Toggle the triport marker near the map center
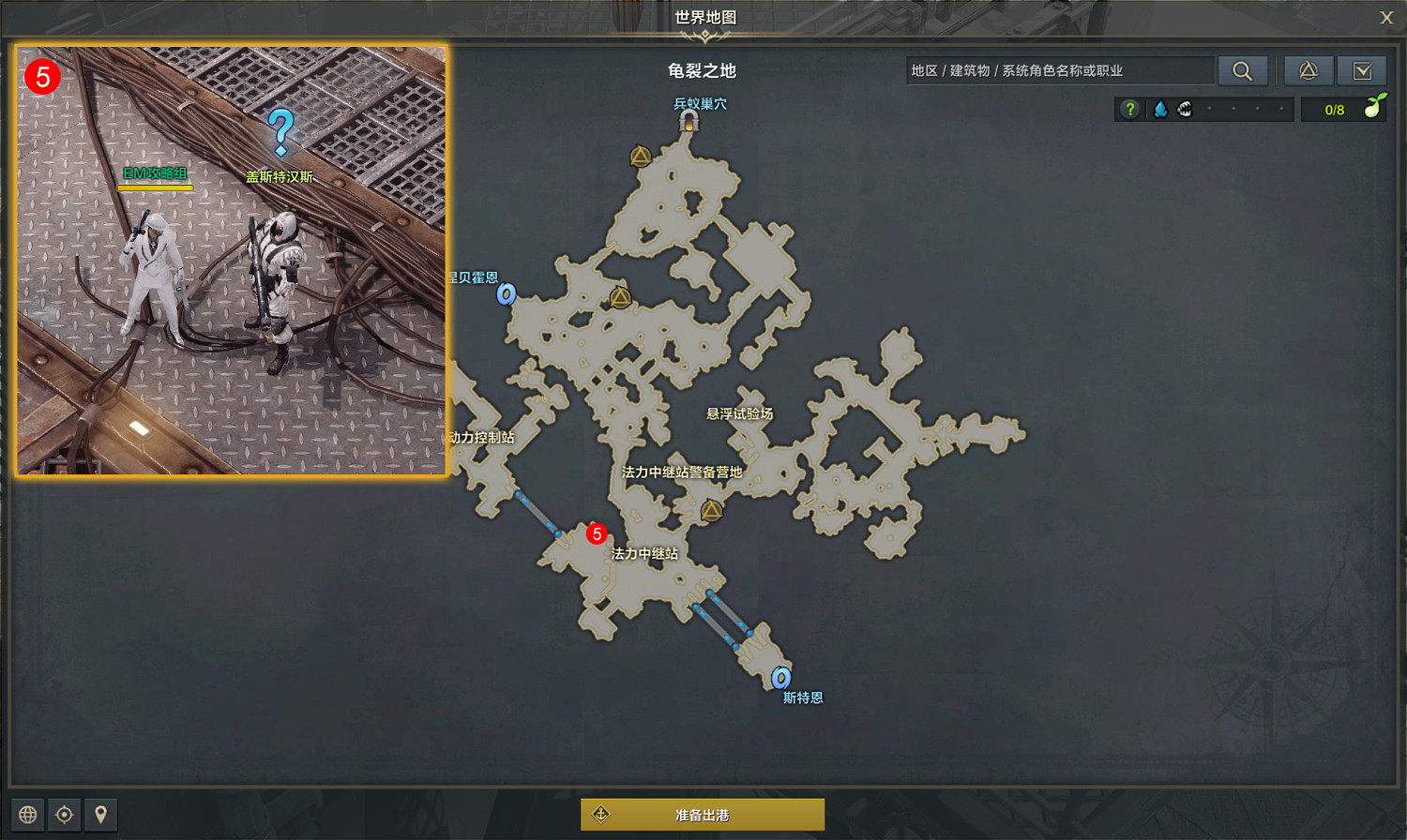The image size is (1407, 840). 621,298
